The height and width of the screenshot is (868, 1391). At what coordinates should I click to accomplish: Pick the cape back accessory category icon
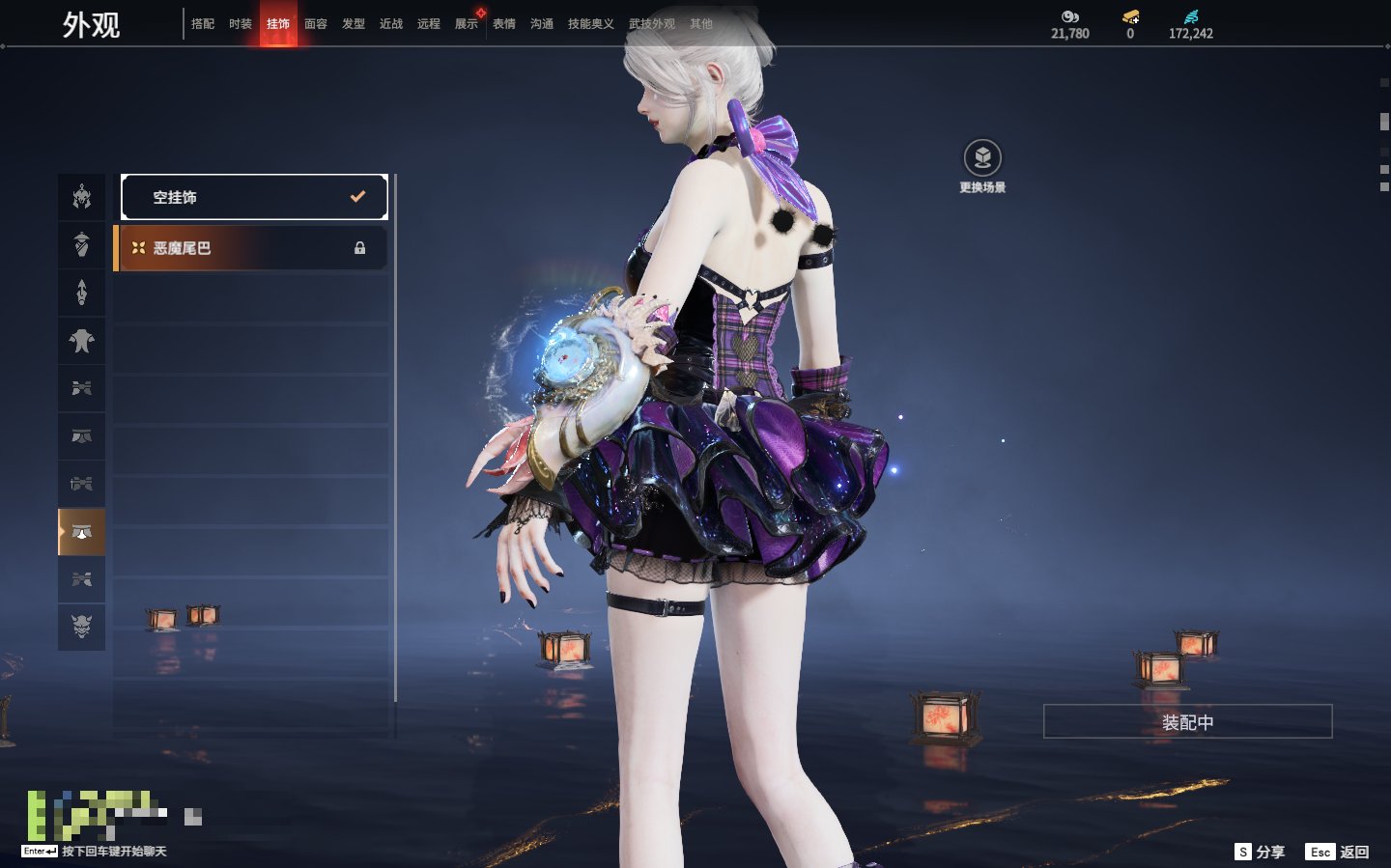click(82, 341)
